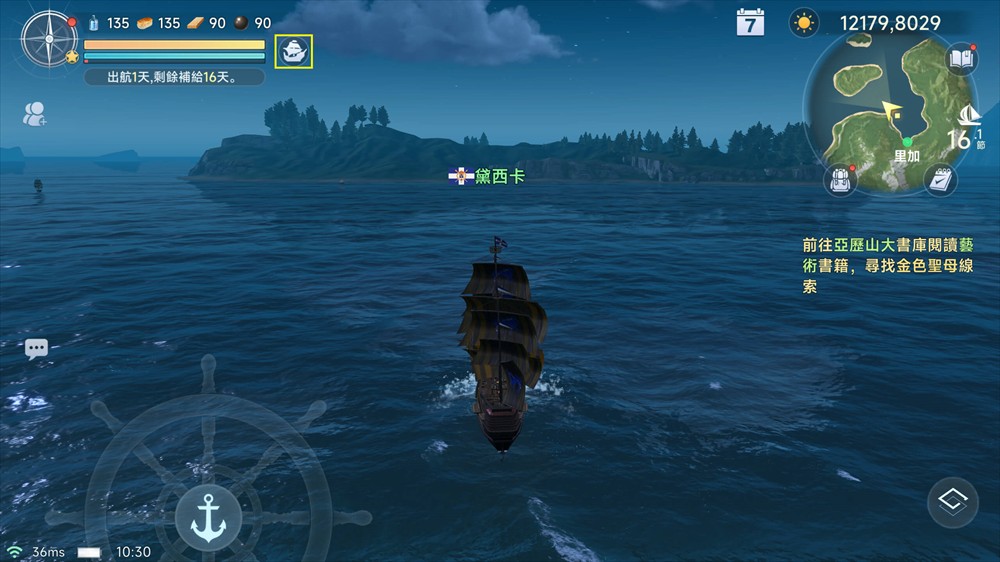Click the sun weather icon
This screenshot has width=1000, height=562.
click(x=803, y=23)
